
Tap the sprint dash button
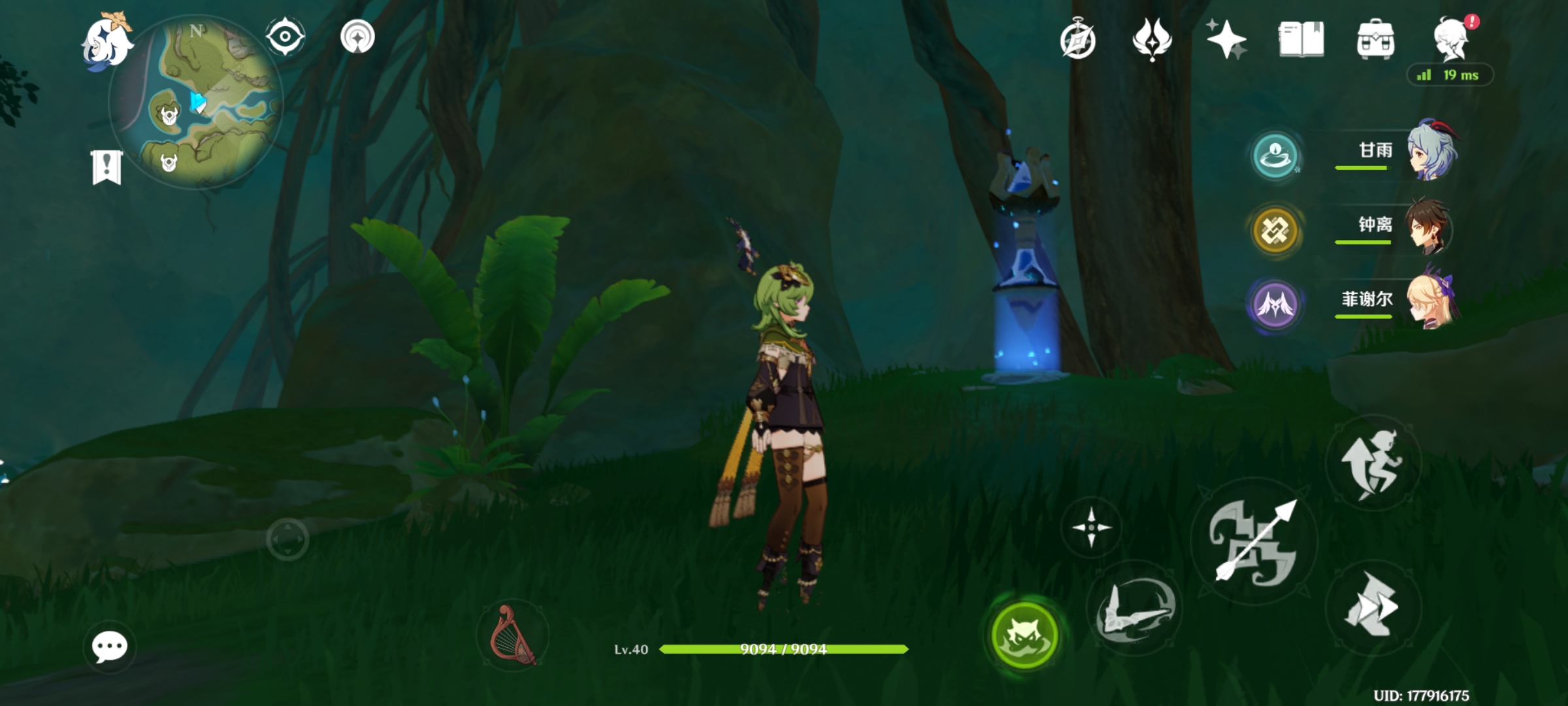click(x=1373, y=607)
